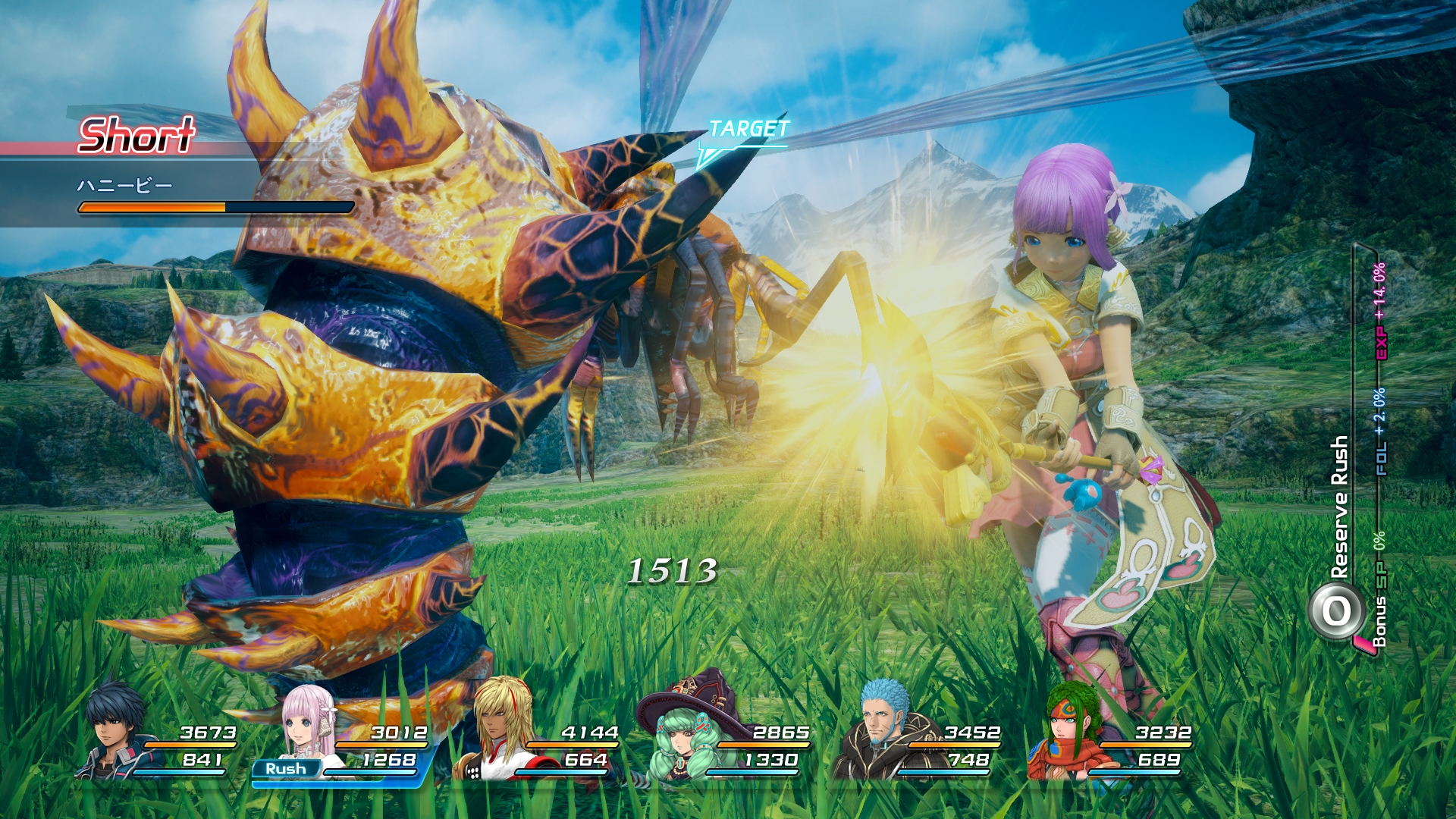The image size is (1456, 819).
Task: Click the TARGET marker on the enemy
Action: (748, 130)
